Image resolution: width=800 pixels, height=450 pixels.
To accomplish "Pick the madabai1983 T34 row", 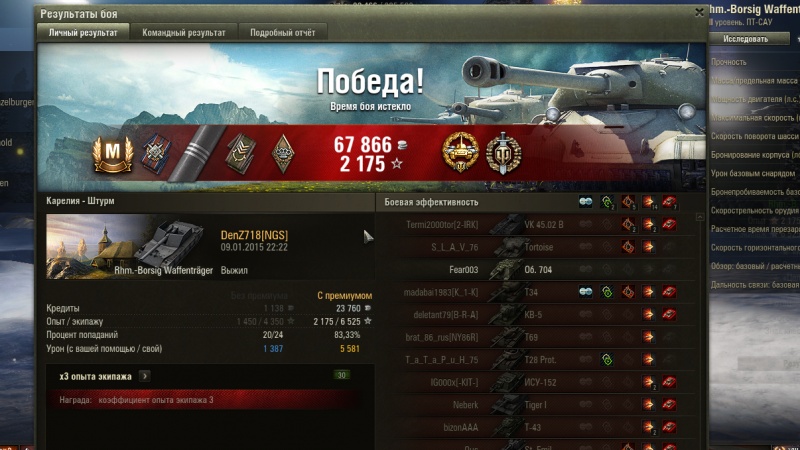I will (x=538, y=292).
